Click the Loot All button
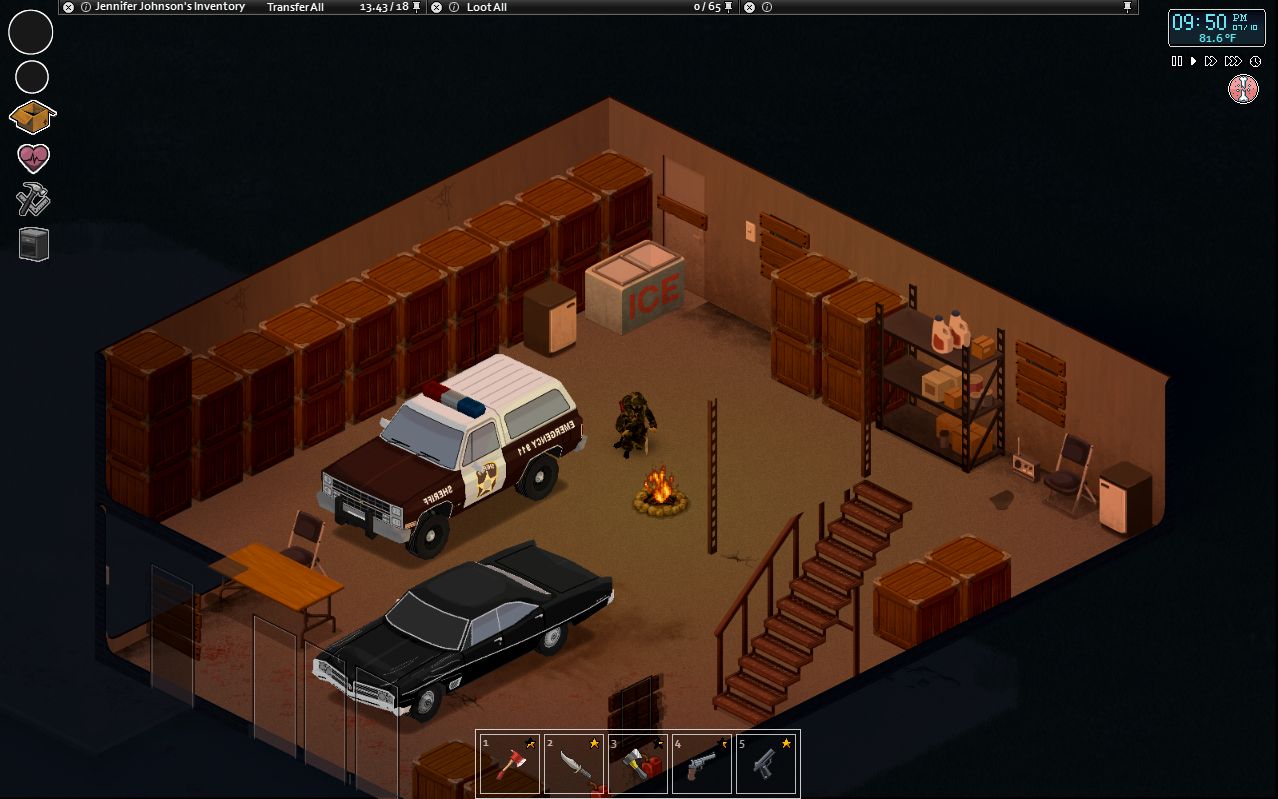1278x799 pixels. [487, 7]
